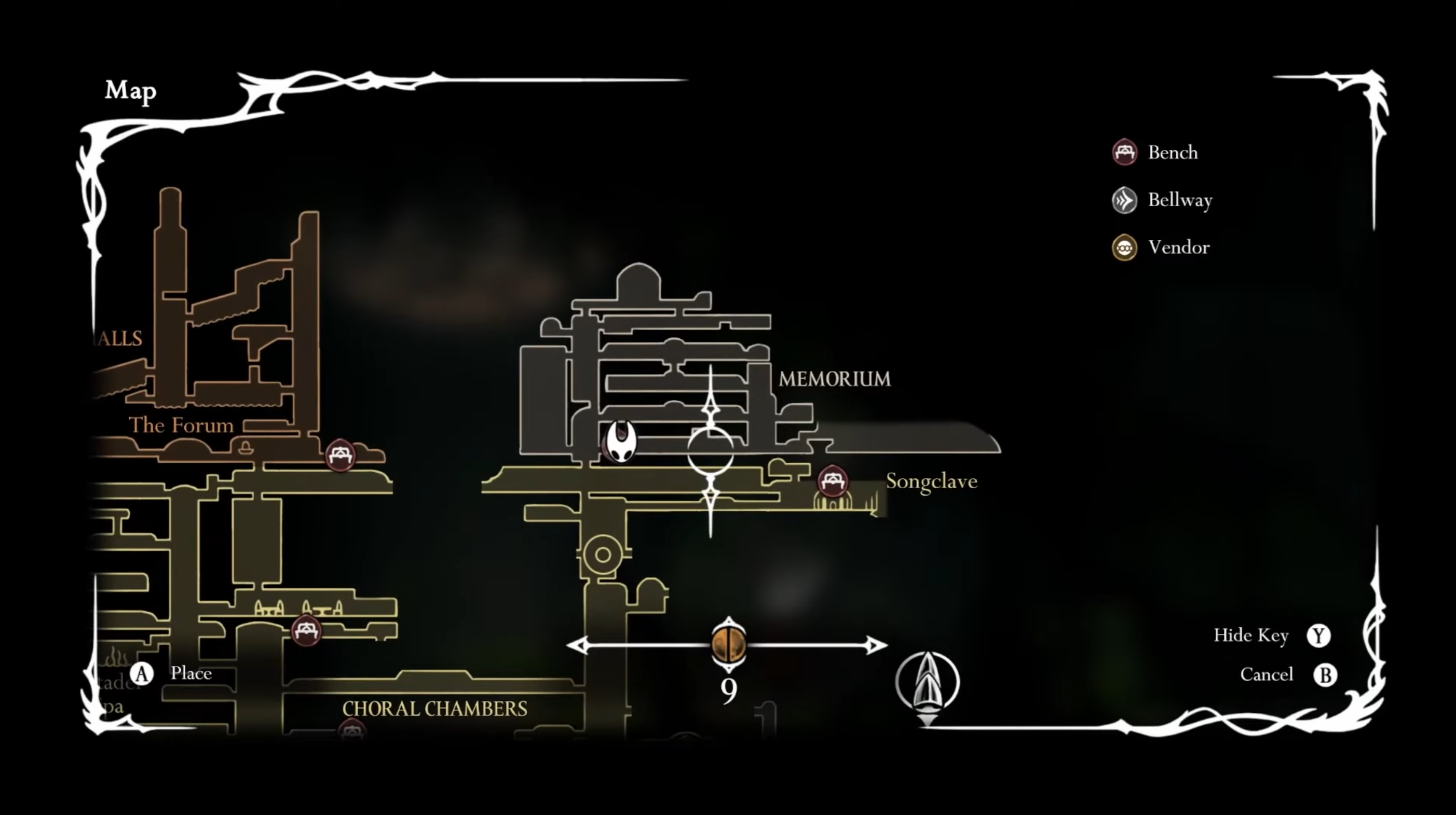Click the B button circle icon

(1325, 674)
